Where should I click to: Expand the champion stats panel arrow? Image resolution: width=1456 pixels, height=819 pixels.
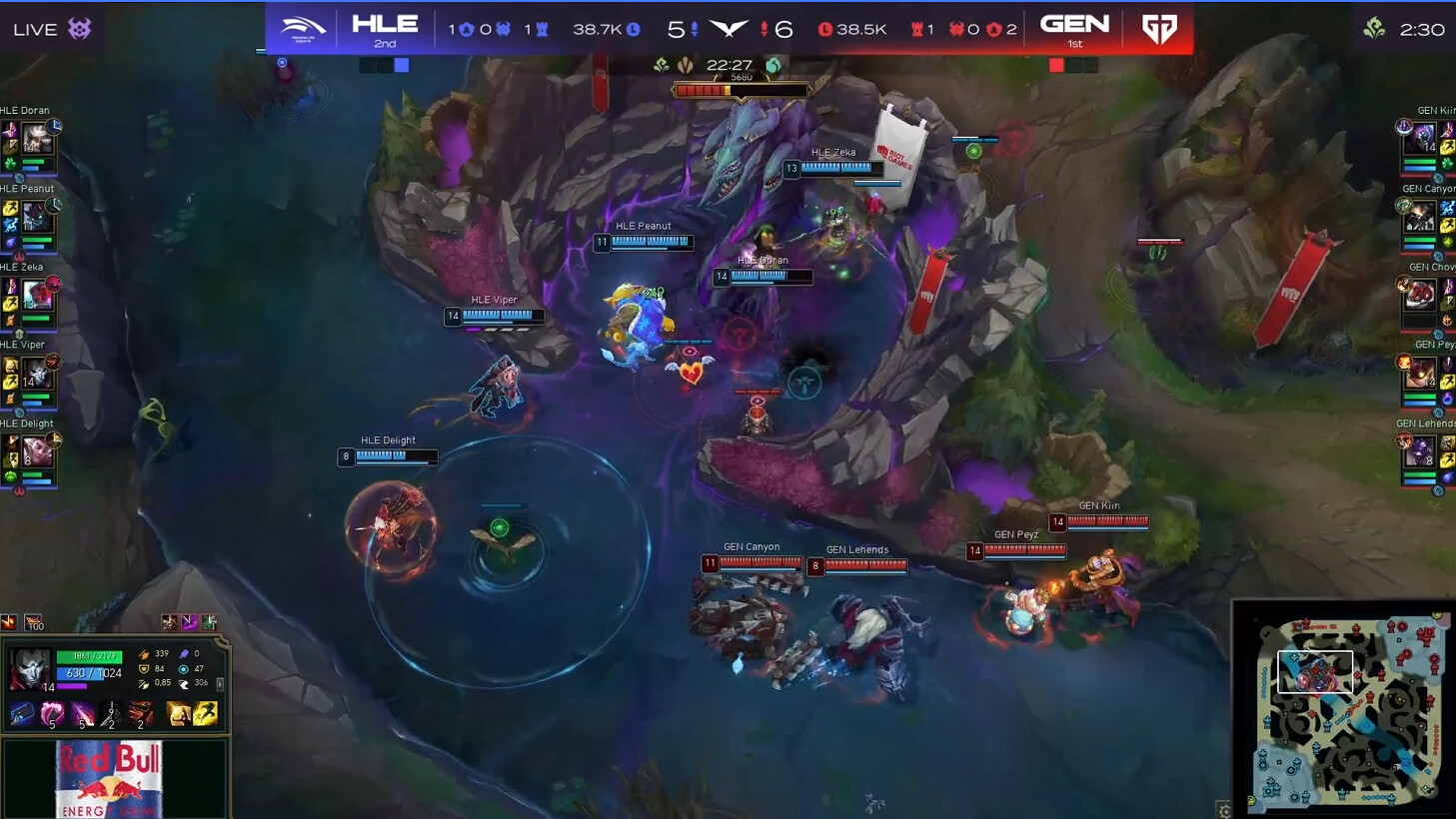pyautogui.click(x=220, y=684)
